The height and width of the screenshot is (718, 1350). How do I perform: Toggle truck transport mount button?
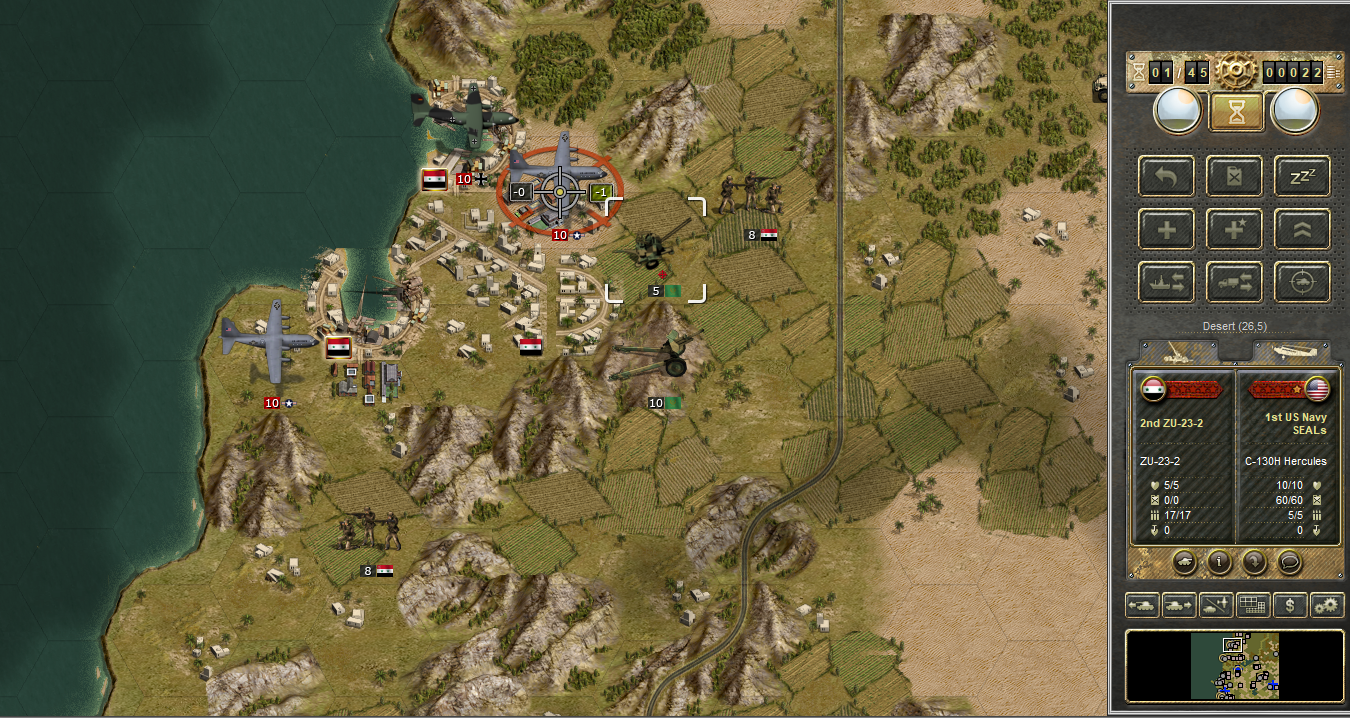tap(1234, 282)
